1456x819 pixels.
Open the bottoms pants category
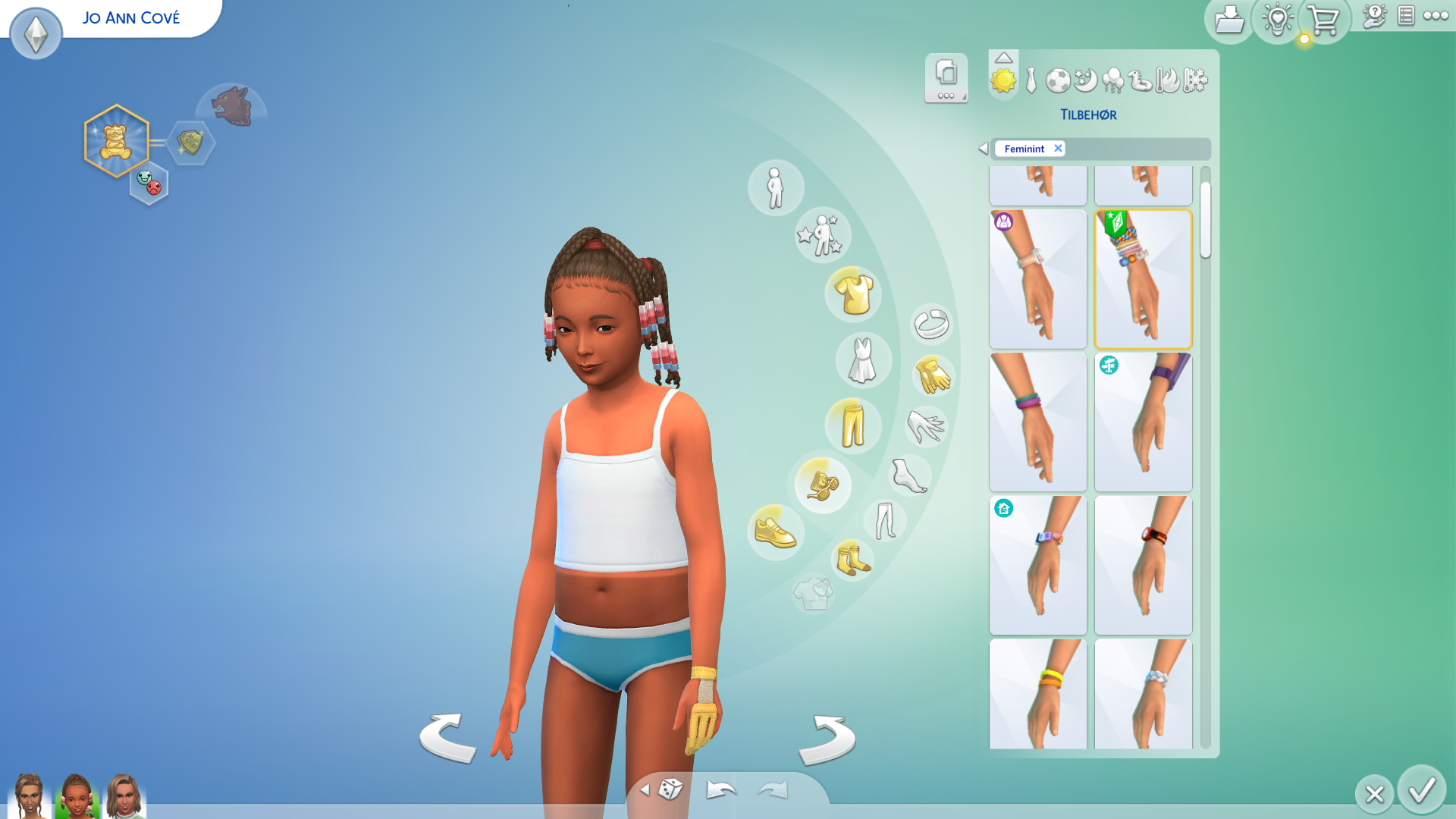pos(853,425)
